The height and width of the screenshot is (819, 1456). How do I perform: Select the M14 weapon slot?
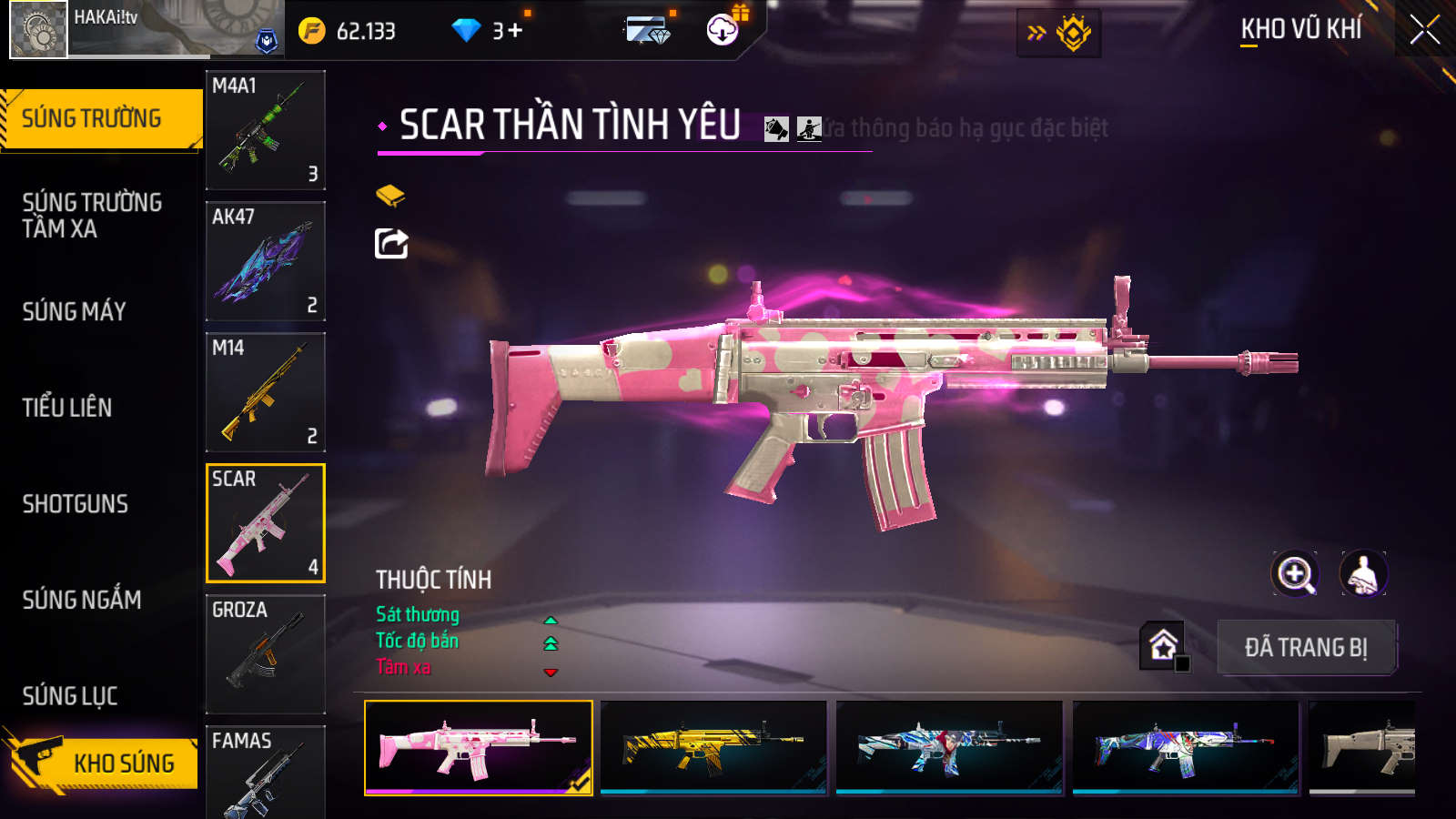(266, 392)
